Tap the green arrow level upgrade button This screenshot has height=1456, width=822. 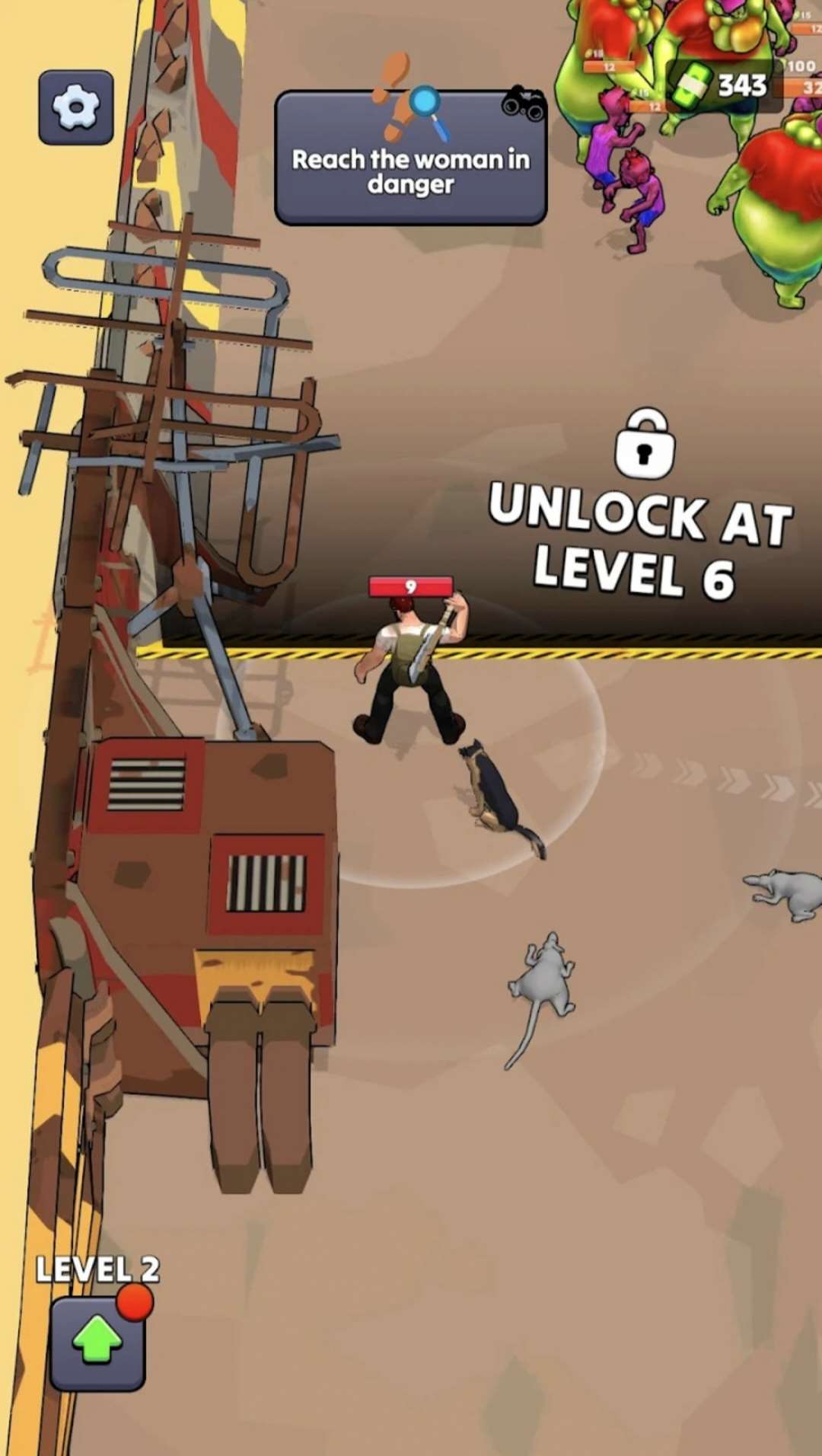coord(97,1343)
